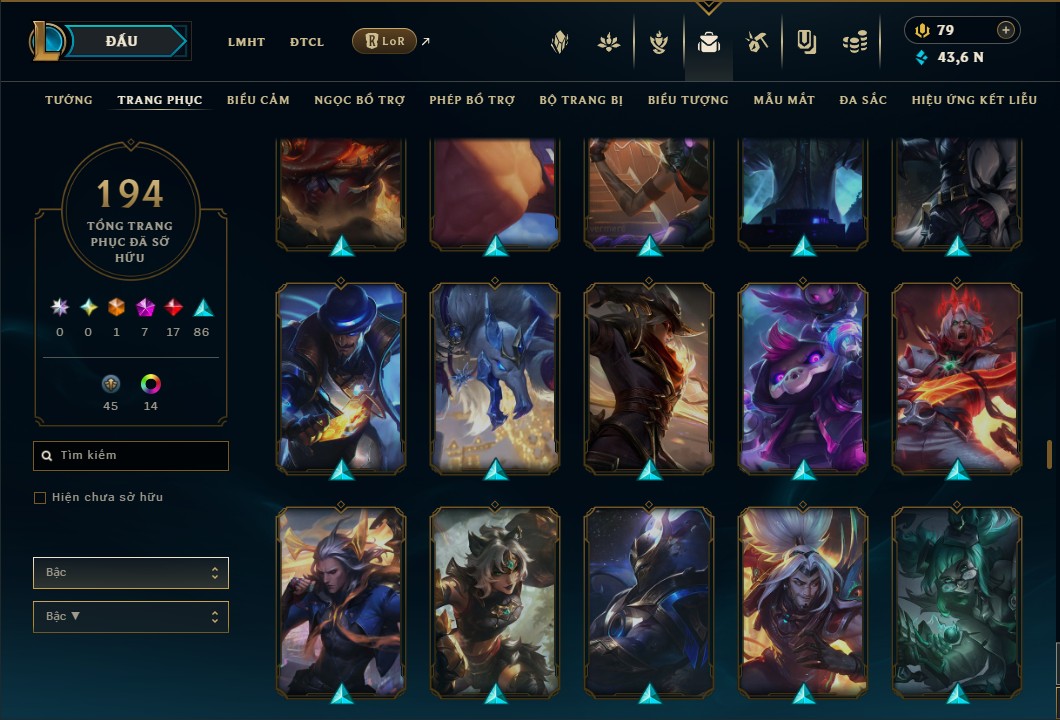Open the ĐTCL section

pyautogui.click(x=307, y=42)
